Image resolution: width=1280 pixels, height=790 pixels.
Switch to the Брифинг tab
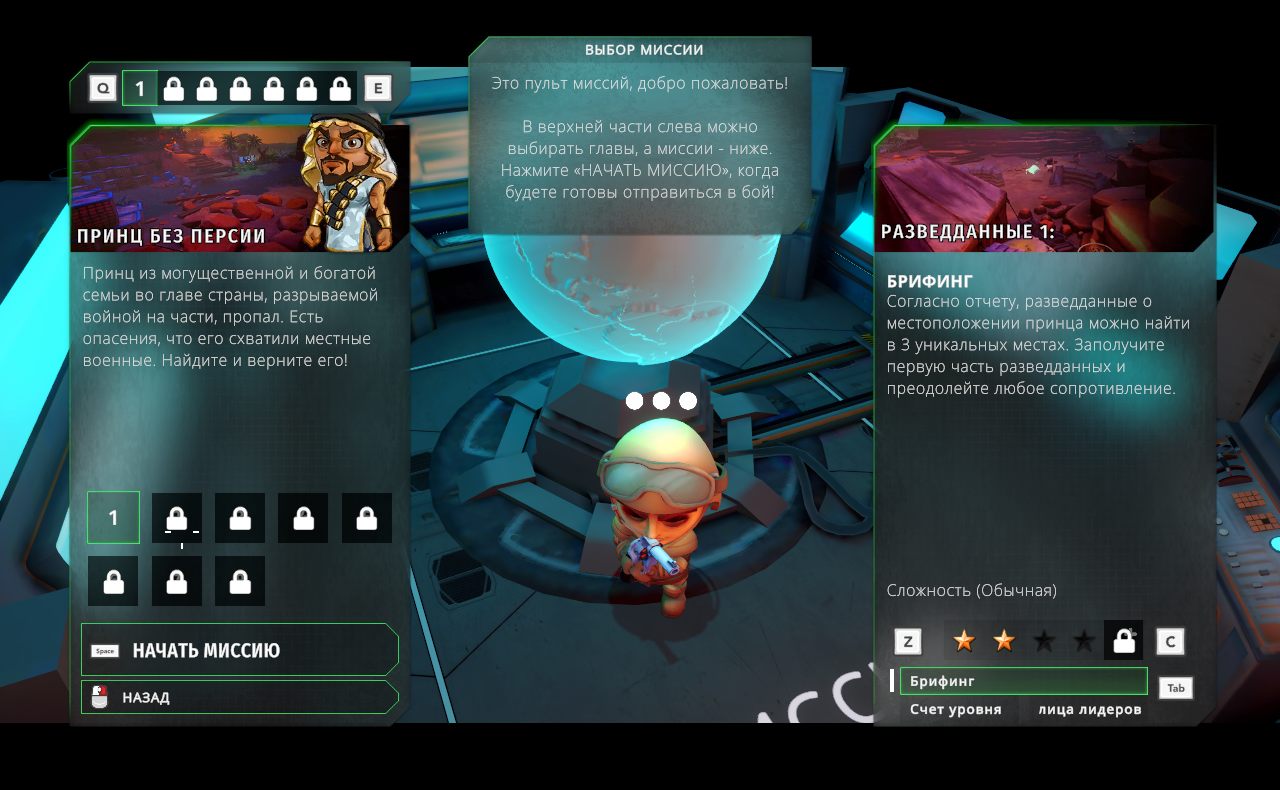1022,681
